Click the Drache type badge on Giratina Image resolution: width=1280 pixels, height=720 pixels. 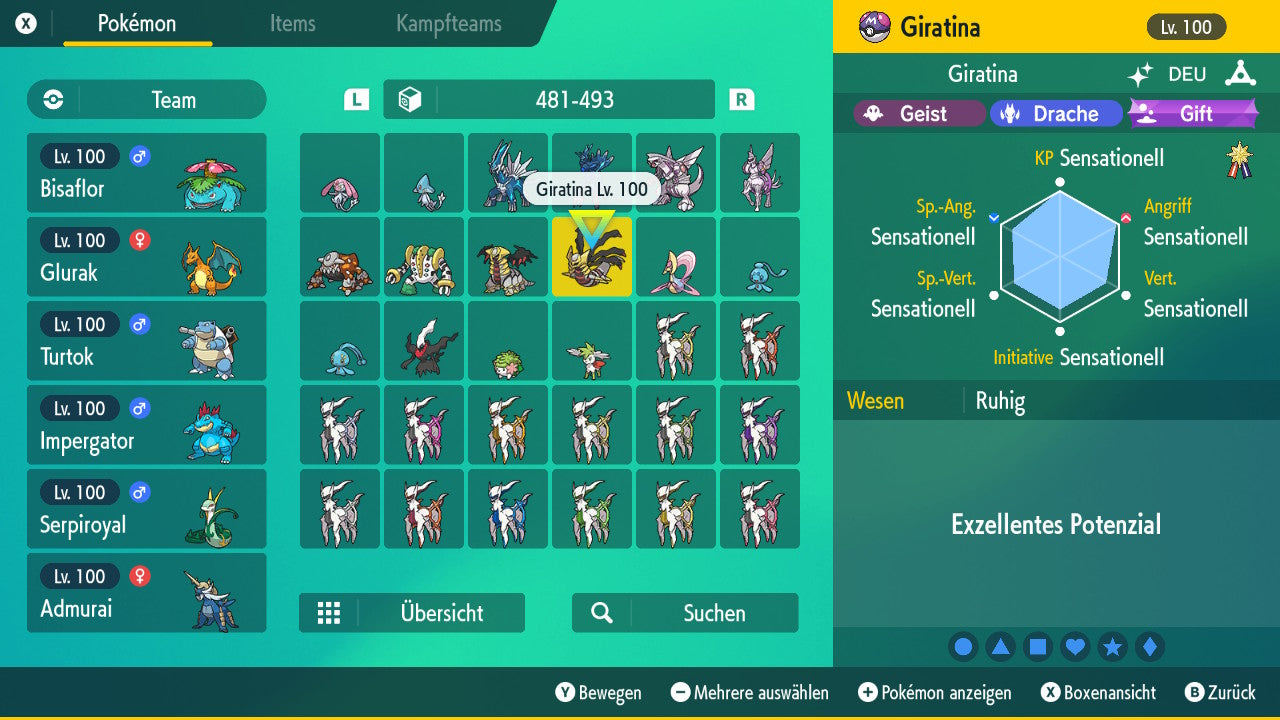(x=1056, y=113)
